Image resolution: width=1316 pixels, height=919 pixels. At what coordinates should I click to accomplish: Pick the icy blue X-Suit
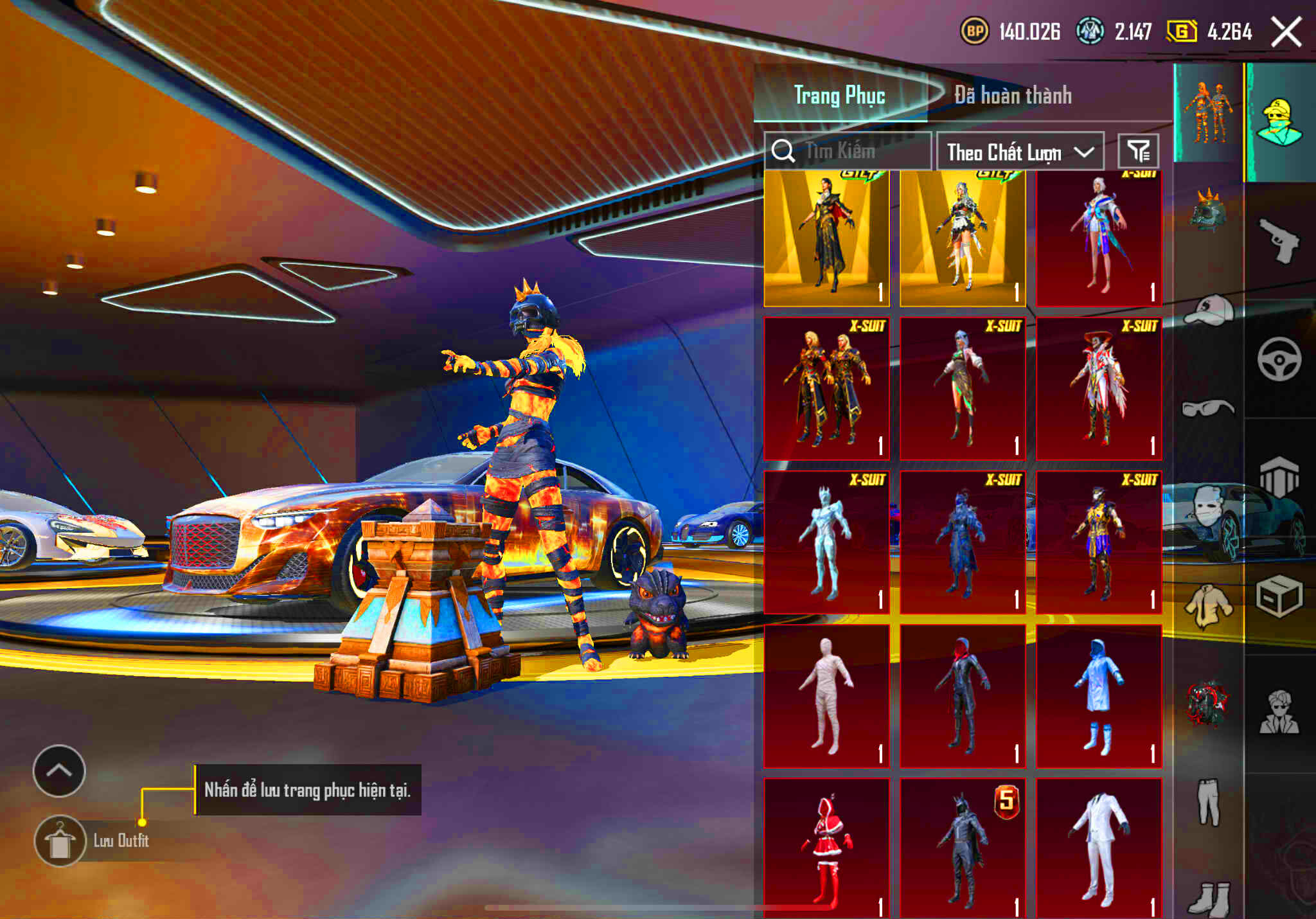826,542
